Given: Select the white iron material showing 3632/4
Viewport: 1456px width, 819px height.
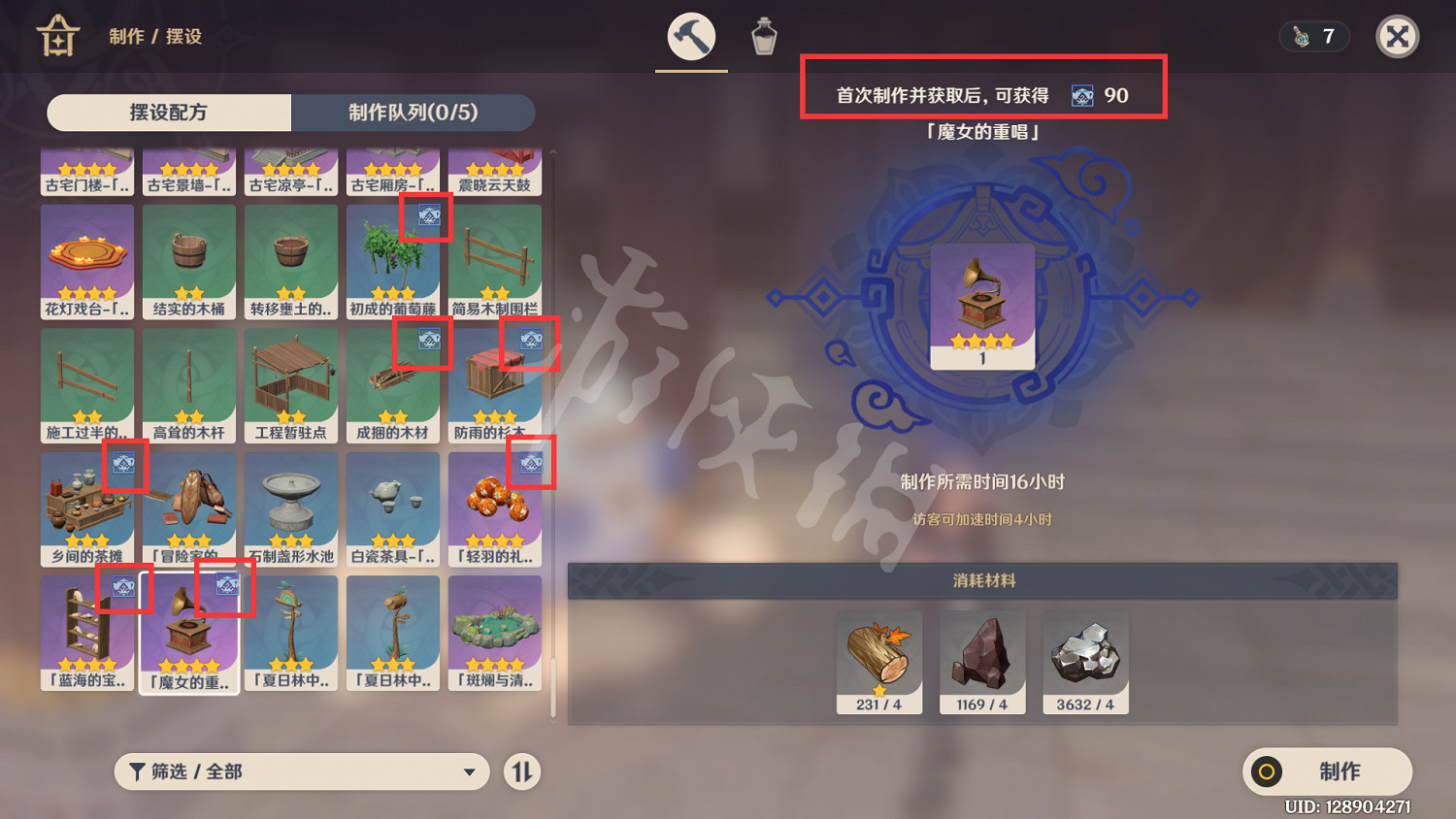Looking at the screenshot, I should click(x=1084, y=661).
